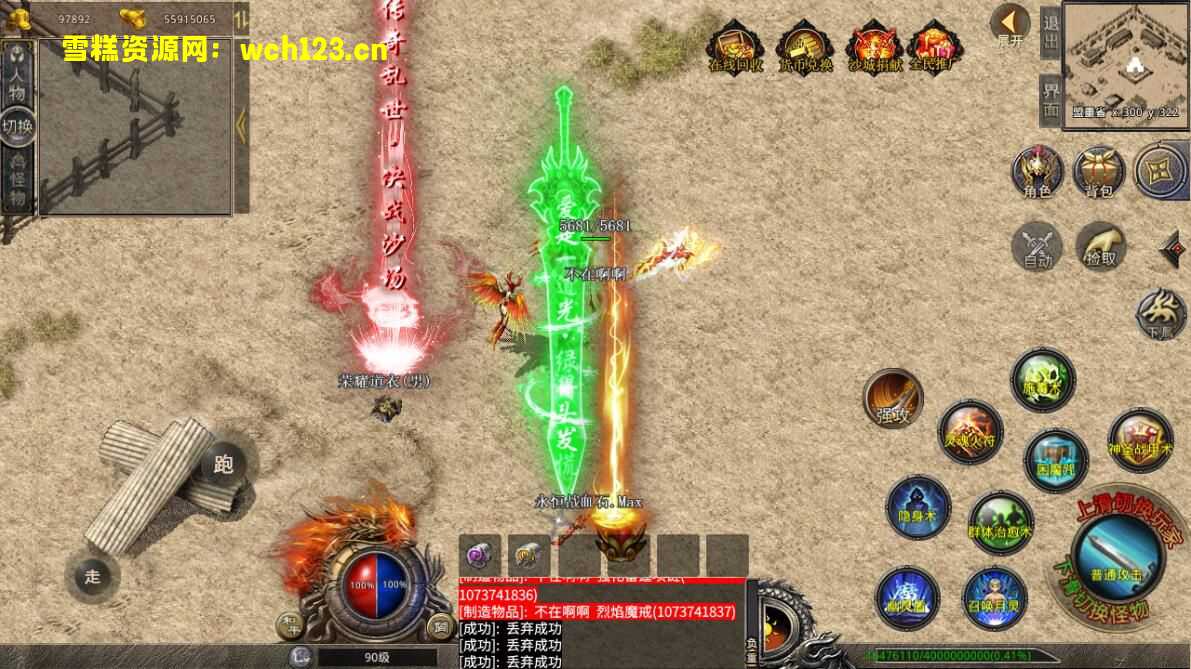Open the 在线回收 online recycle icon

coord(736,47)
